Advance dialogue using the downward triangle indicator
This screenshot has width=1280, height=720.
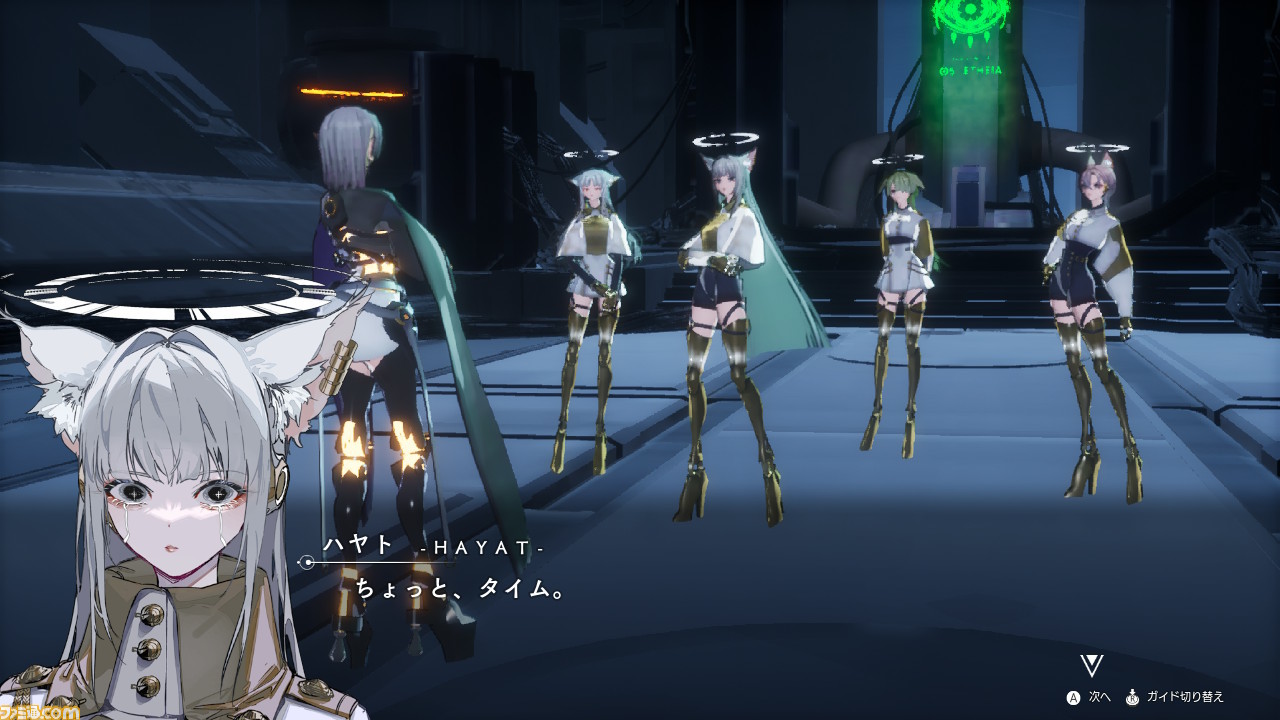click(x=1091, y=666)
